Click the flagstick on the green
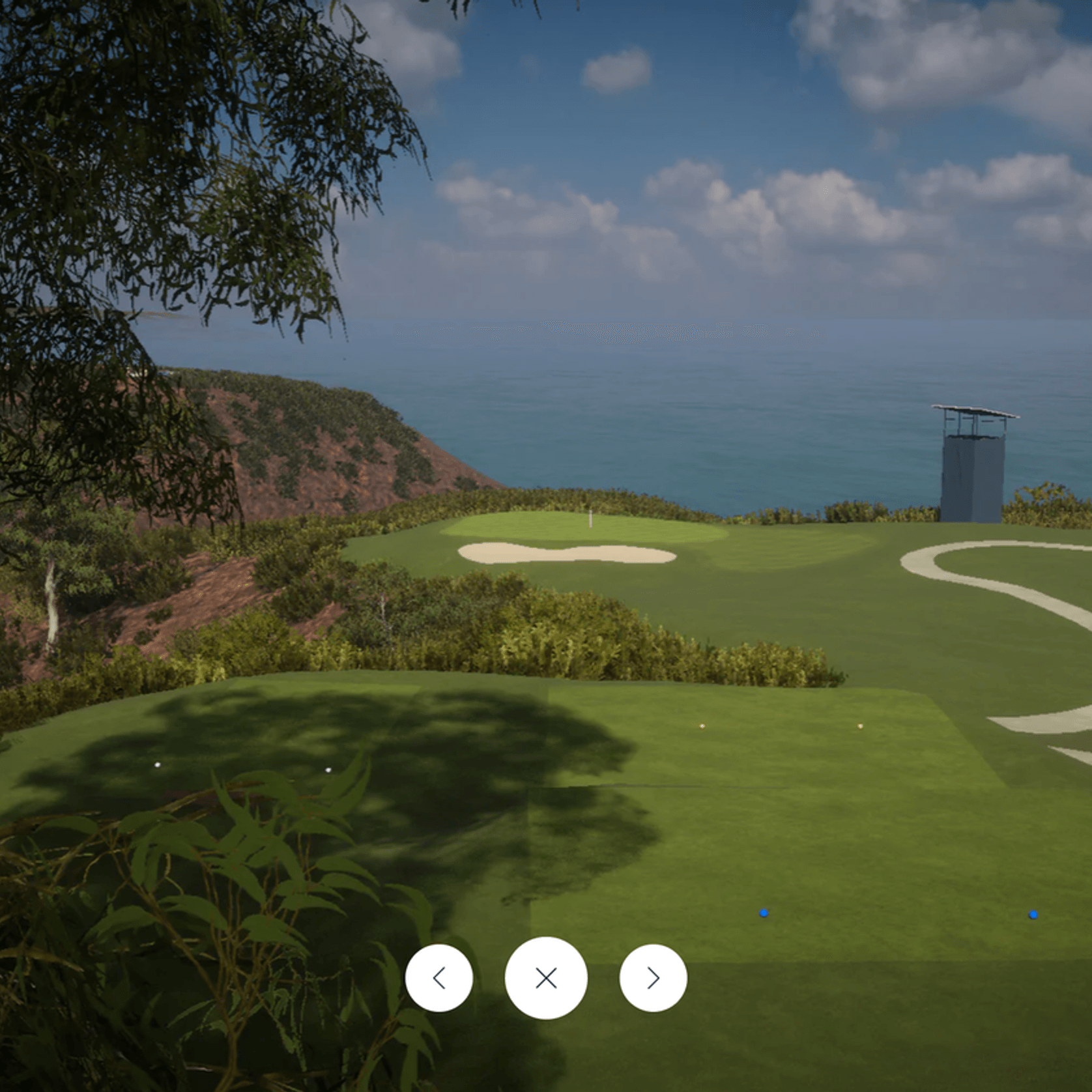The height and width of the screenshot is (1092, 1092). [590, 518]
